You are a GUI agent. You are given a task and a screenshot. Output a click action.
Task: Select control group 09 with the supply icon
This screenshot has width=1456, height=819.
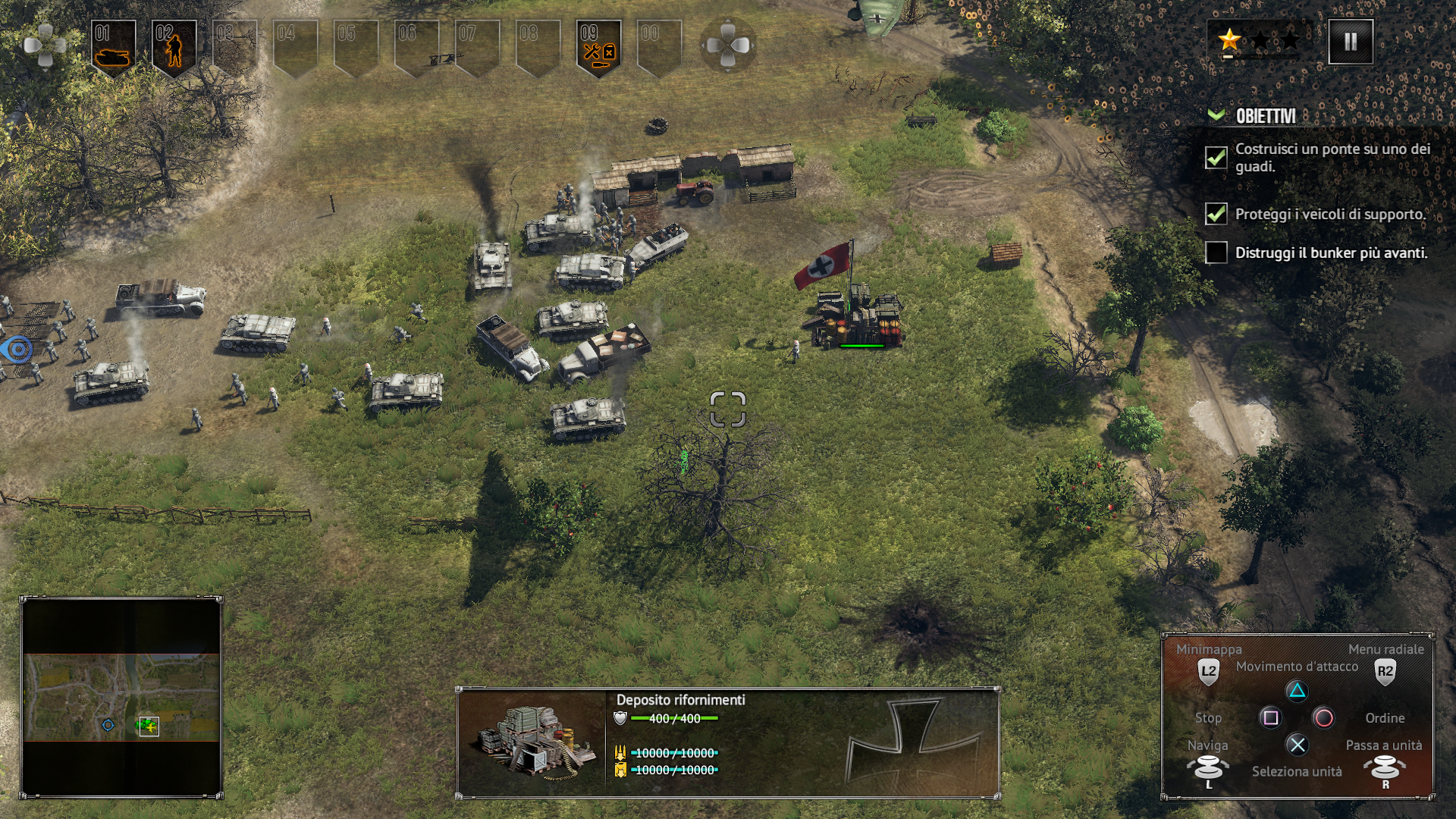point(599,47)
